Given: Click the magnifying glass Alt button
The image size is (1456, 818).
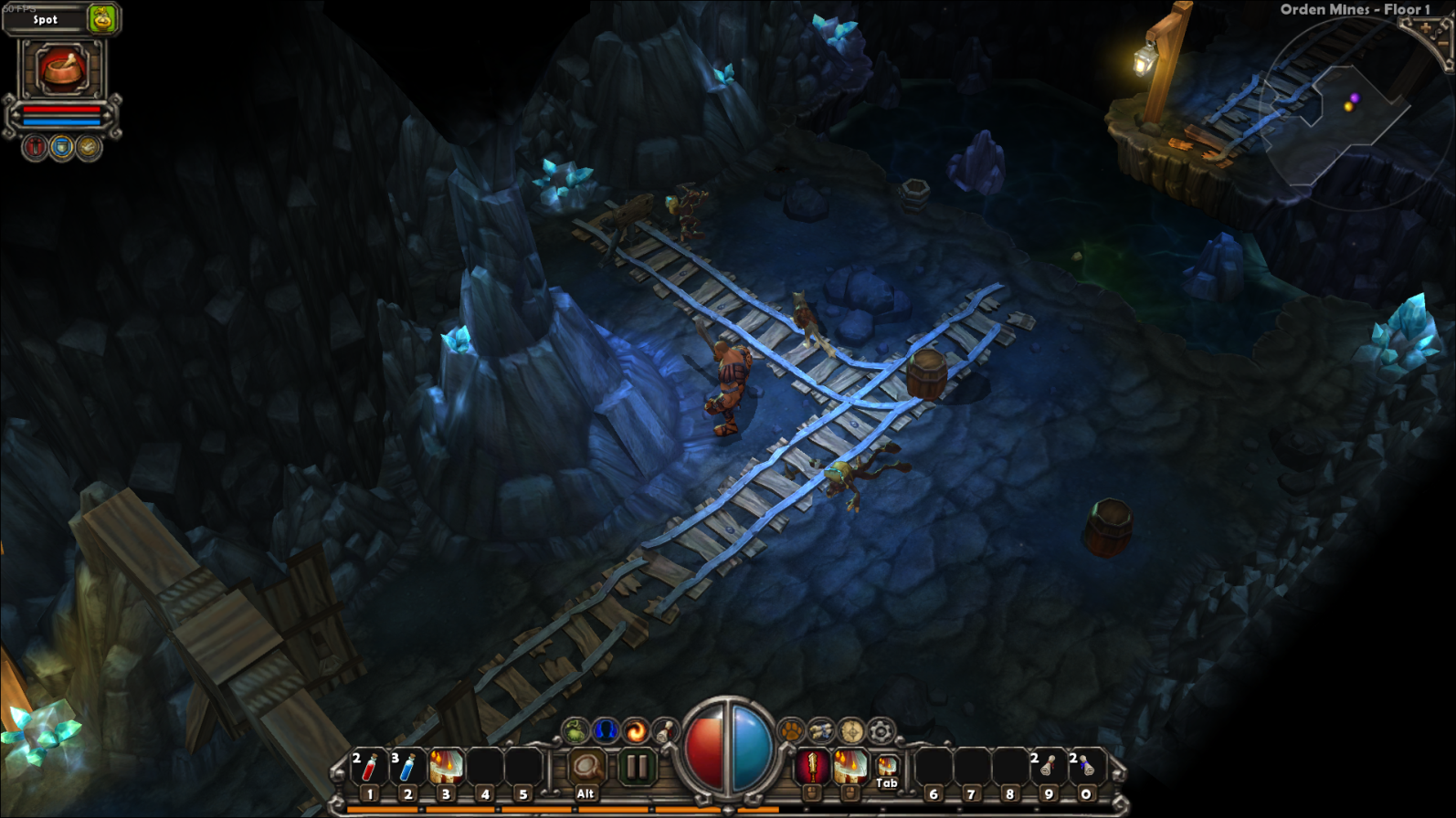Looking at the screenshot, I should coord(586,769).
